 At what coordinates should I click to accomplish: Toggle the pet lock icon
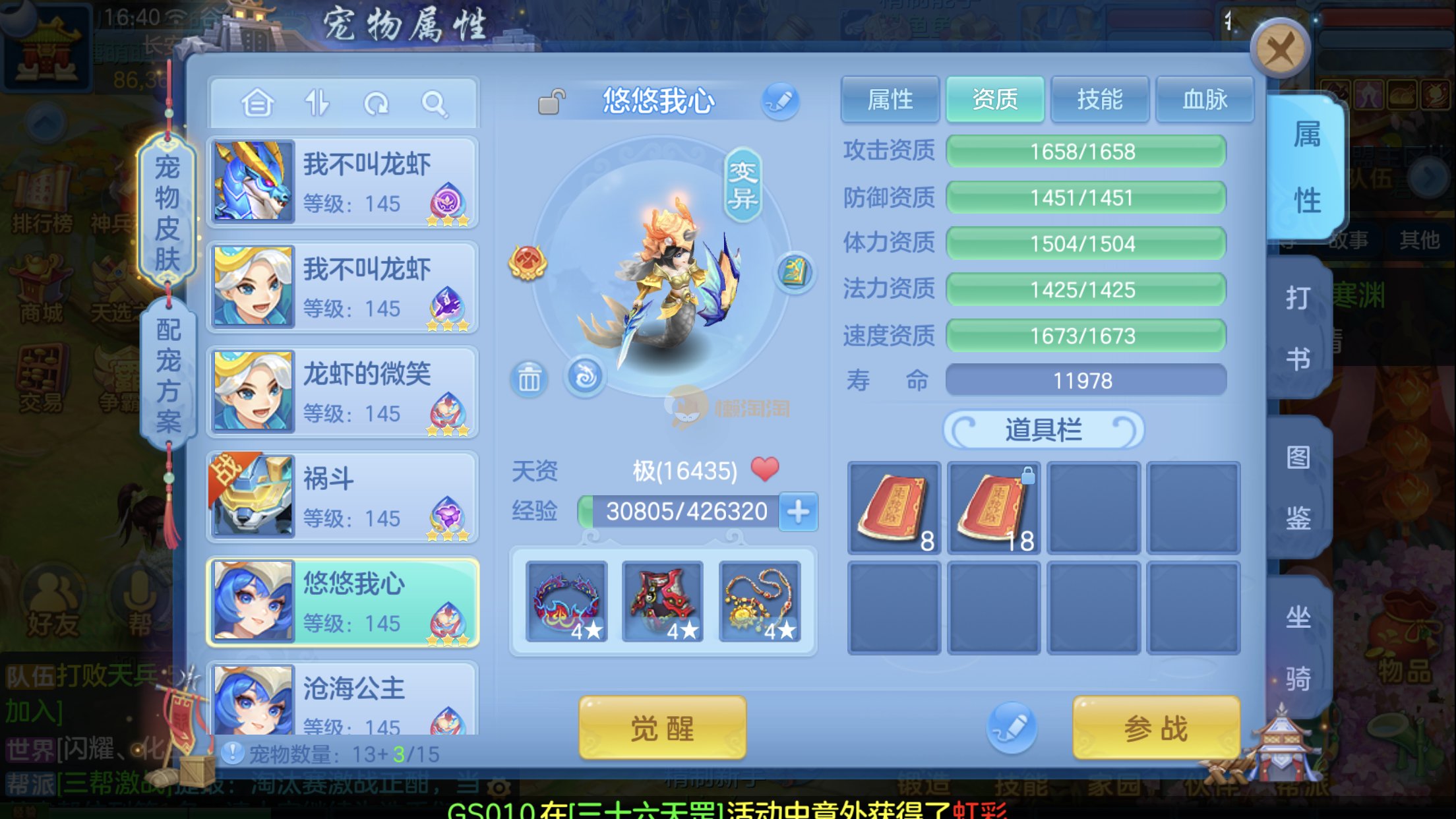551,102
